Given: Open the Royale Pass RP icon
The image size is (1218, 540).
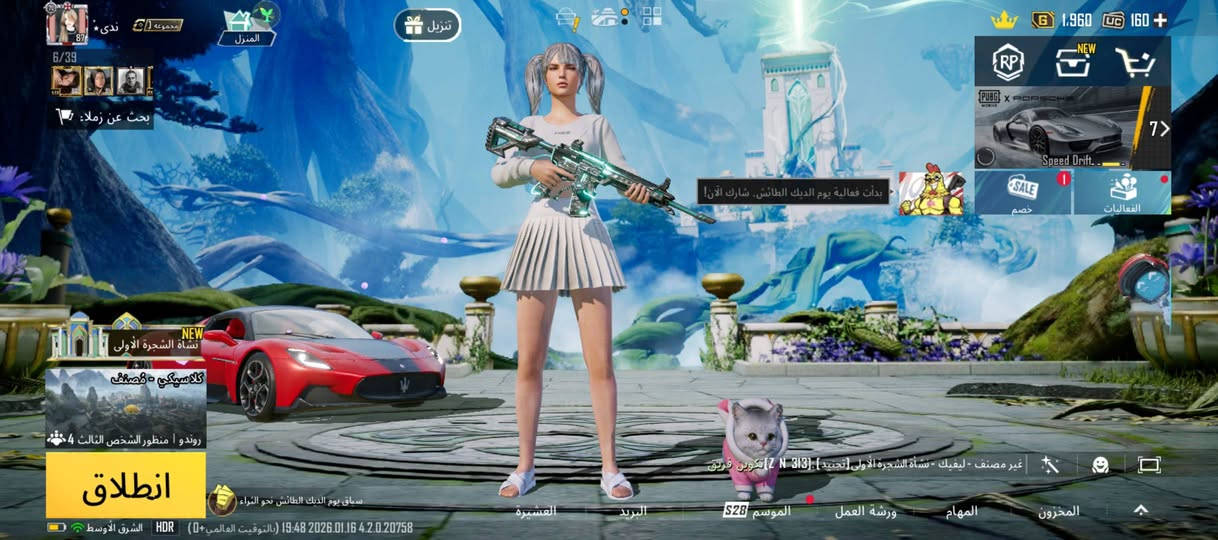Looking at the screenshot, I should [x=1008, y=63].
